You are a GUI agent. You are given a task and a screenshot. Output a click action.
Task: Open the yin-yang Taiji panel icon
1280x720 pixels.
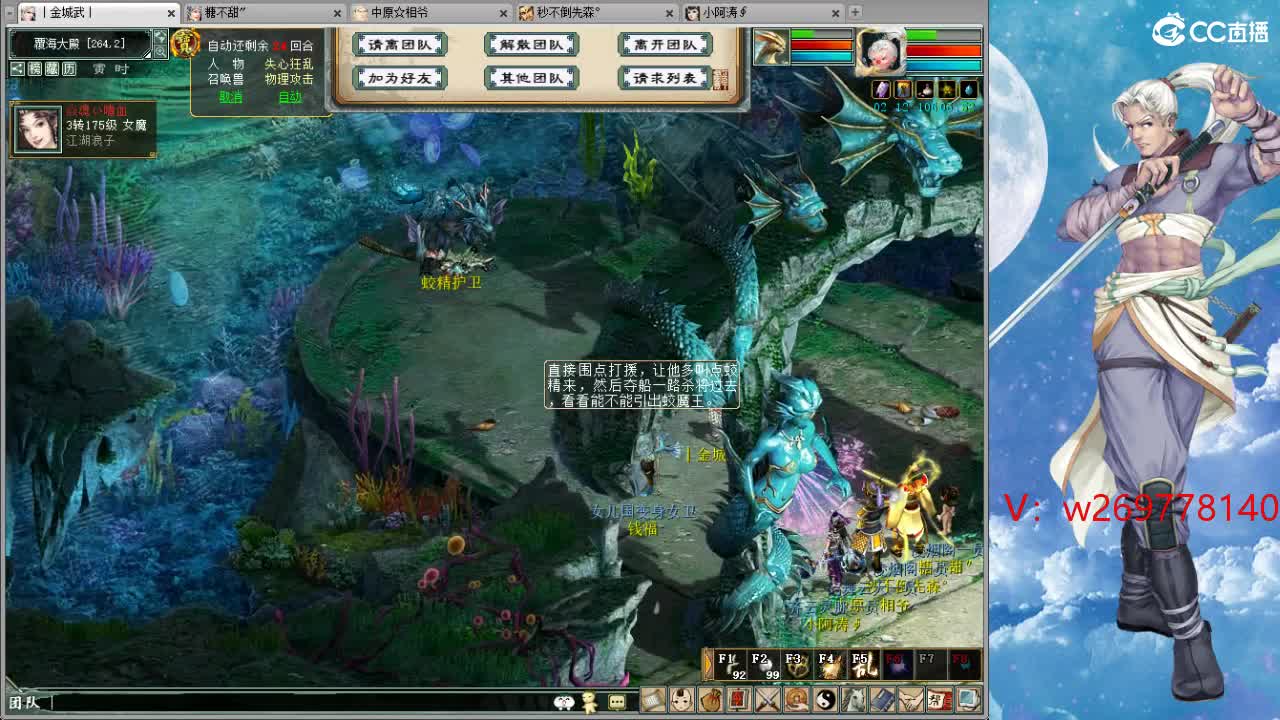[x=825, y=701]
